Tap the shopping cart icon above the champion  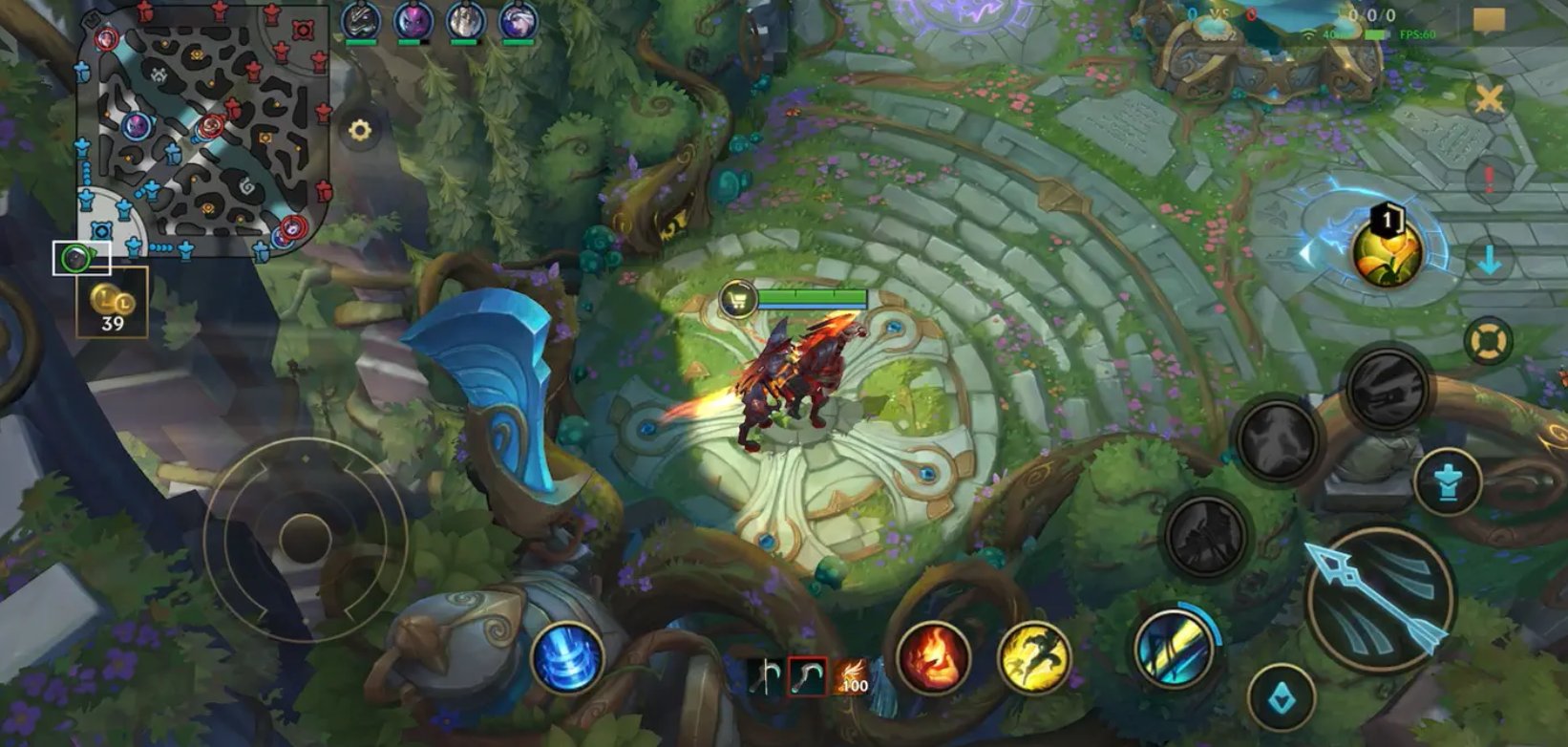(738, 300)
